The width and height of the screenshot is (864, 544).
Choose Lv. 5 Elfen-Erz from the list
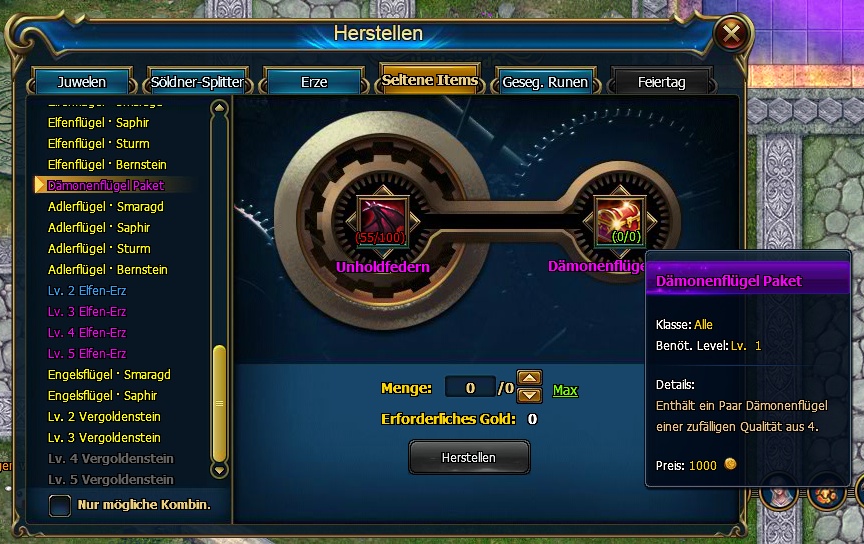click(x=87, y=354)
